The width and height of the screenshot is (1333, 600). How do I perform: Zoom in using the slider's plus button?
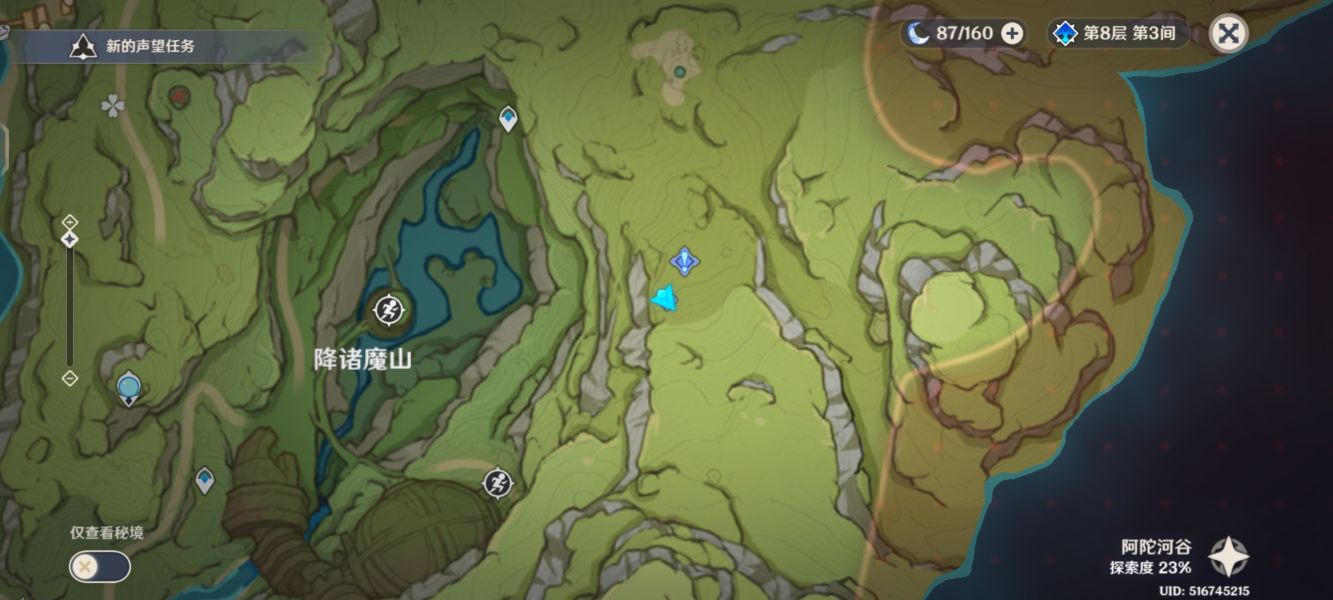point(70,221)
